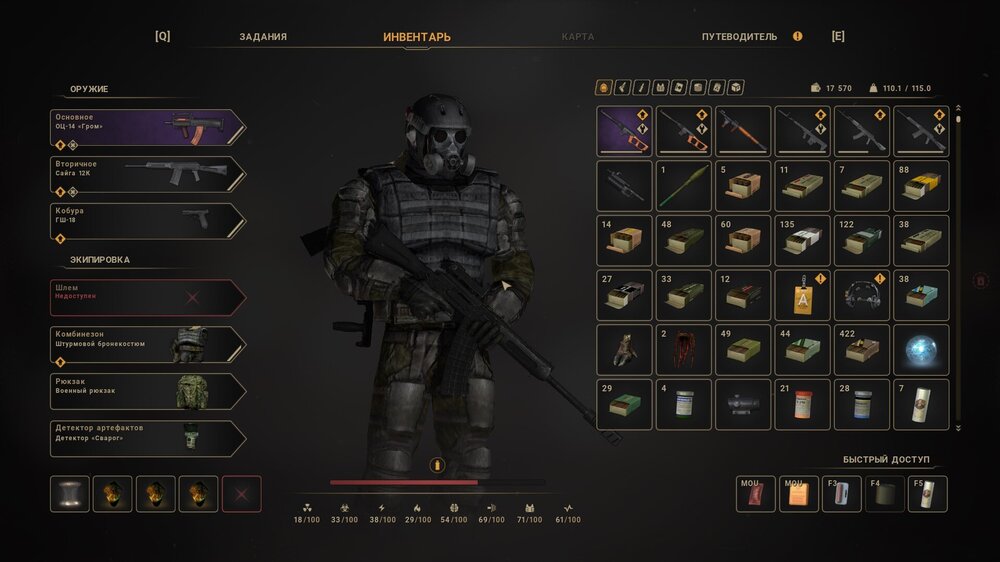Viewport: 1000px width, 562px height.
Task: Select the headset item in inventory
Action: coord(861,295)
